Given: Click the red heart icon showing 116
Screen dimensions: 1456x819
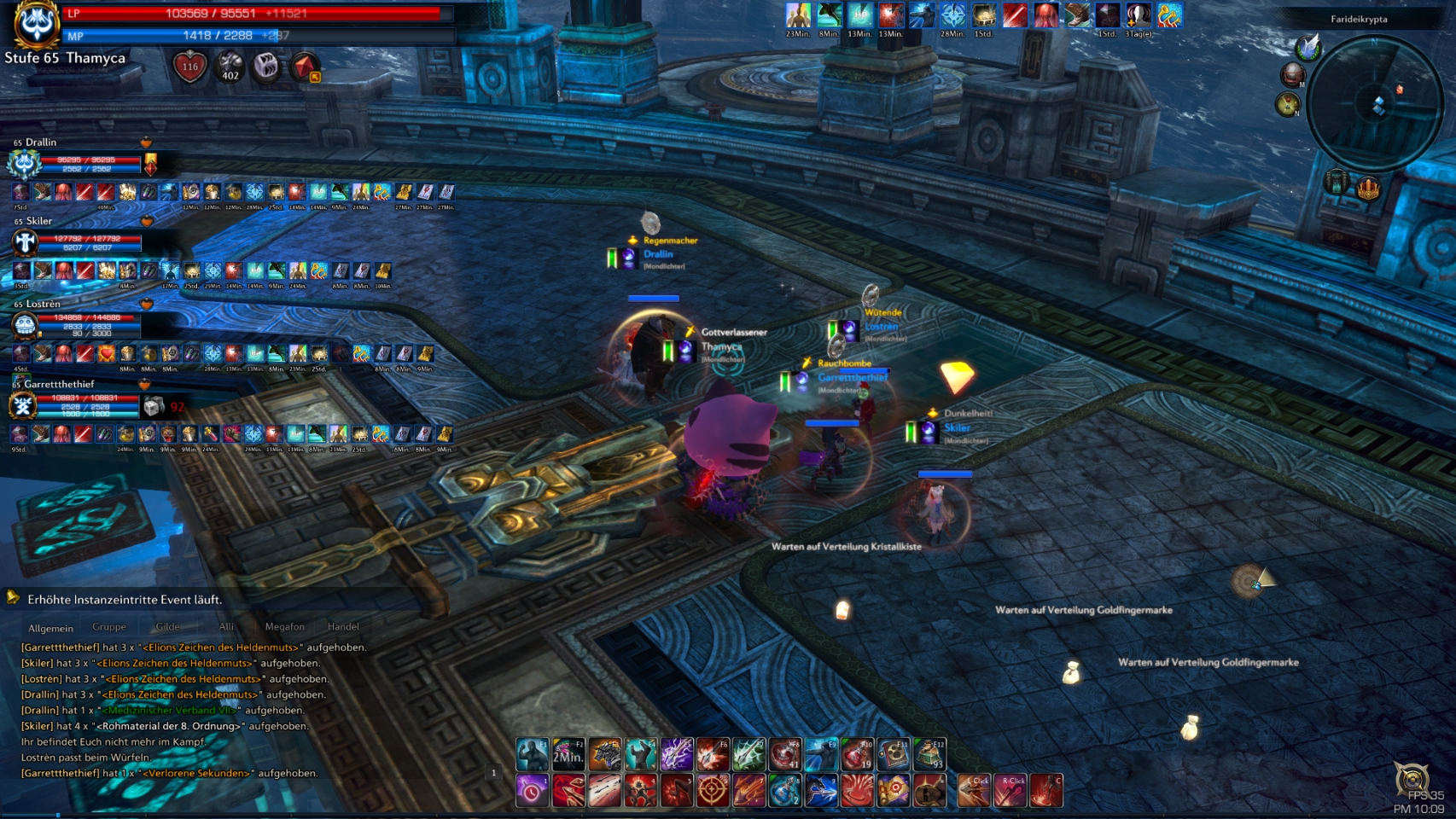Looking at the screenshot, I should coord(189,67).
